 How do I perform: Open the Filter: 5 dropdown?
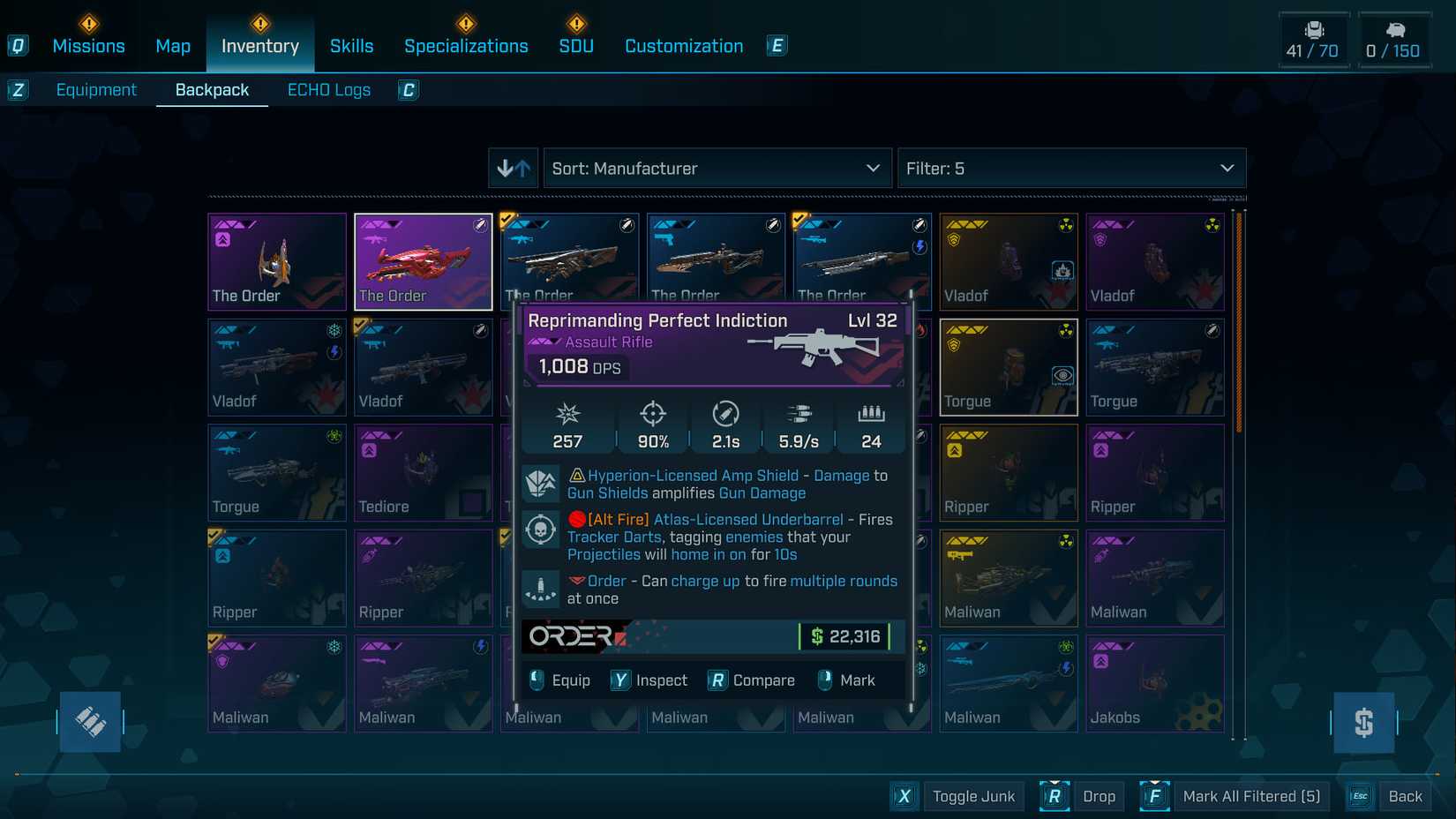1071,168
